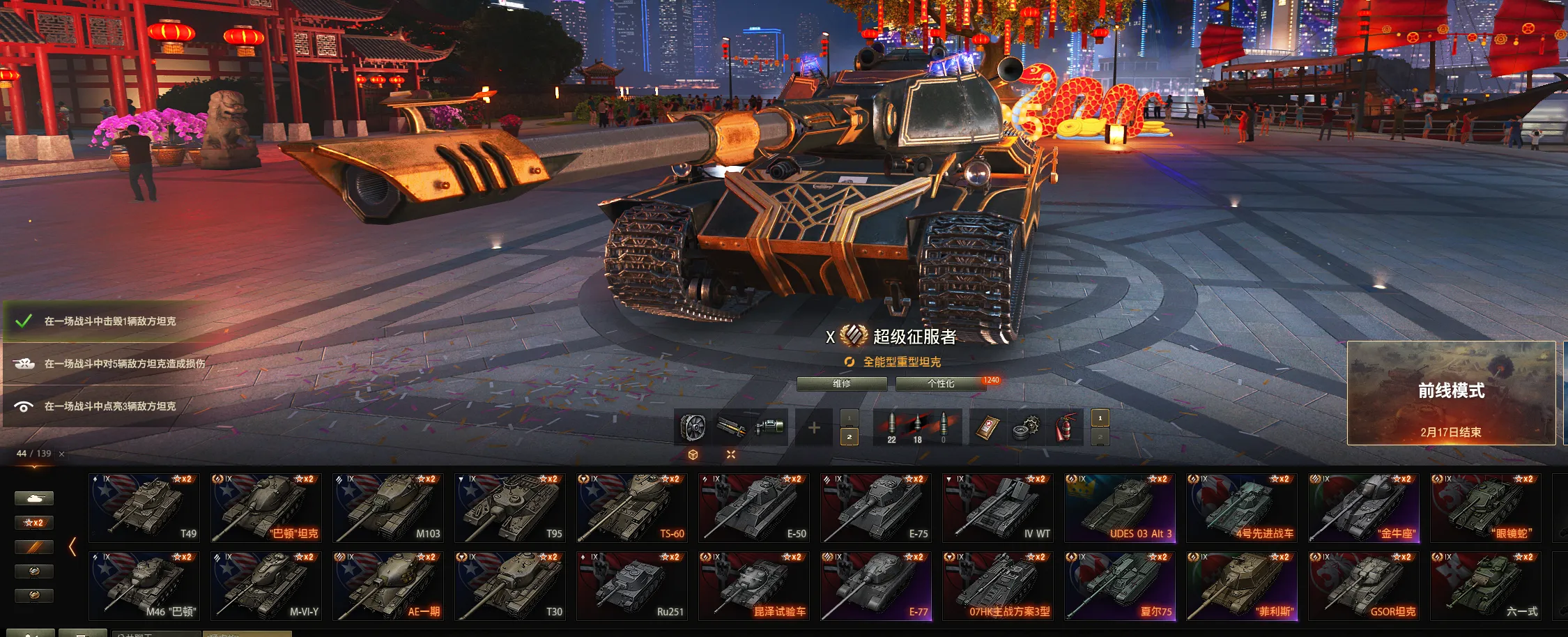This screenshot has height=637, width=1568.
Task: Select the T49 tank in carousel
Action: click(x=144, y=507)
